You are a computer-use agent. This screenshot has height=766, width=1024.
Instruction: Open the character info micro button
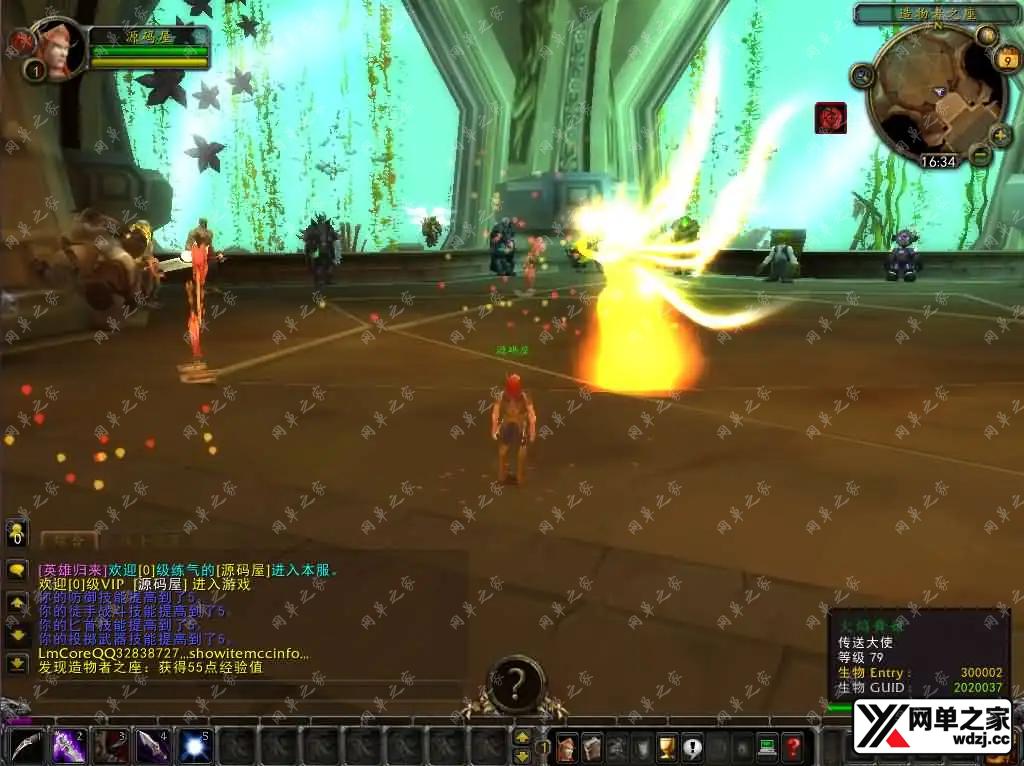(x=567, y=746)
